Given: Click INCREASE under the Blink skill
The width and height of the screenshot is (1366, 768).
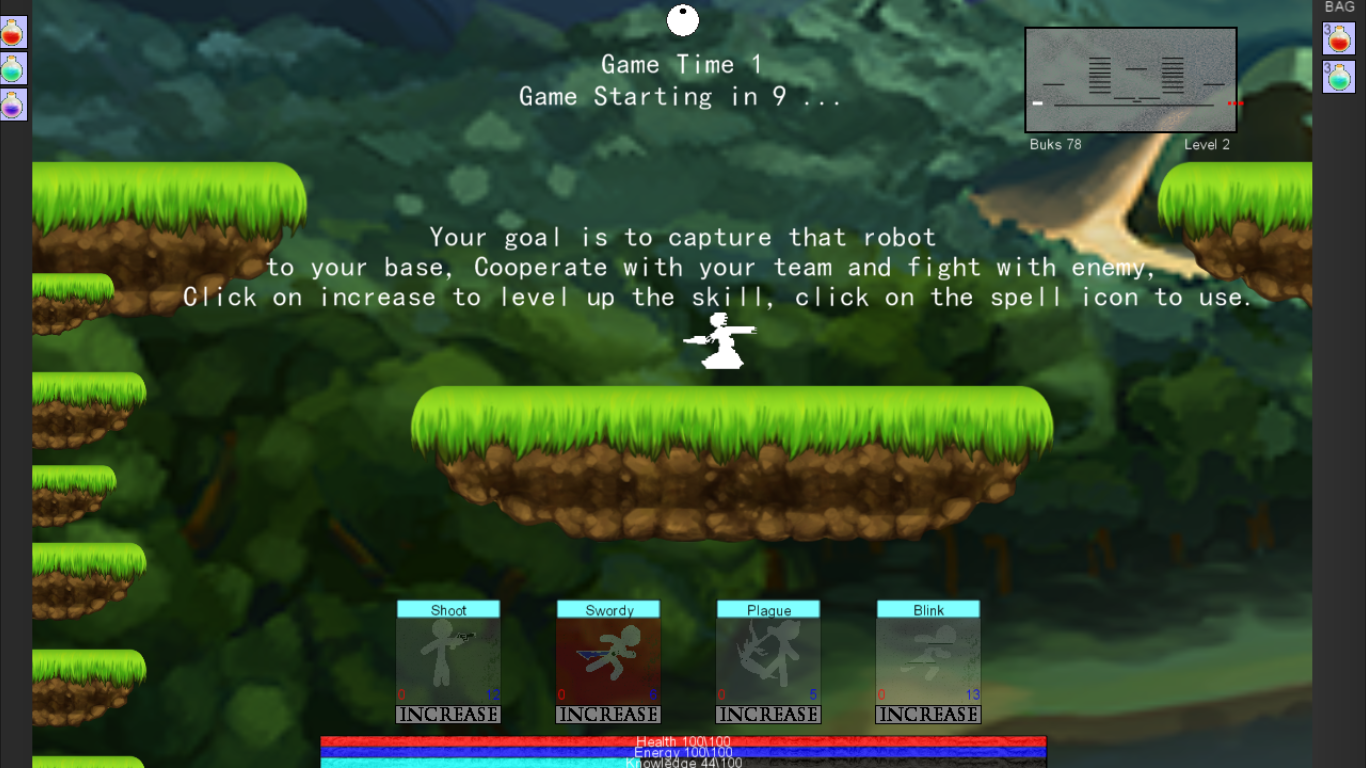Looking at the screenshot, I should 927,714.
